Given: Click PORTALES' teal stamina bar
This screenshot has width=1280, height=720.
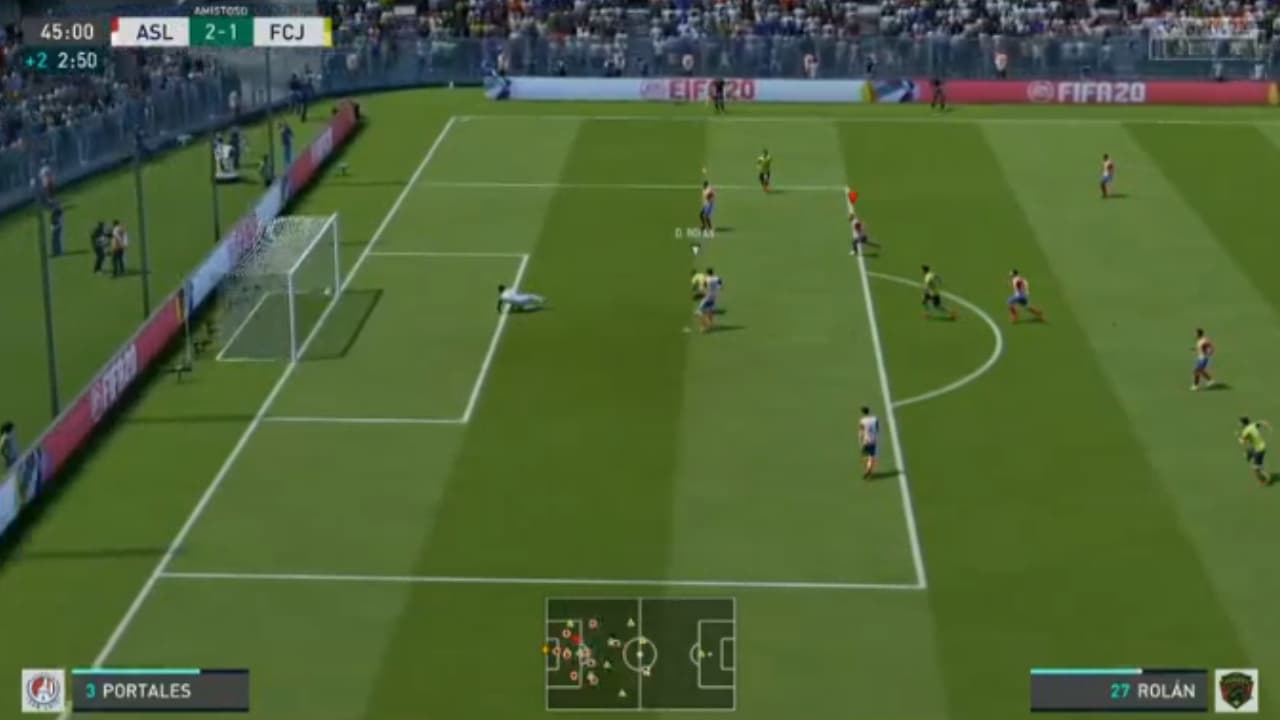Looking at the screenshot, I should pyautogui.click(x=135, y=671).
